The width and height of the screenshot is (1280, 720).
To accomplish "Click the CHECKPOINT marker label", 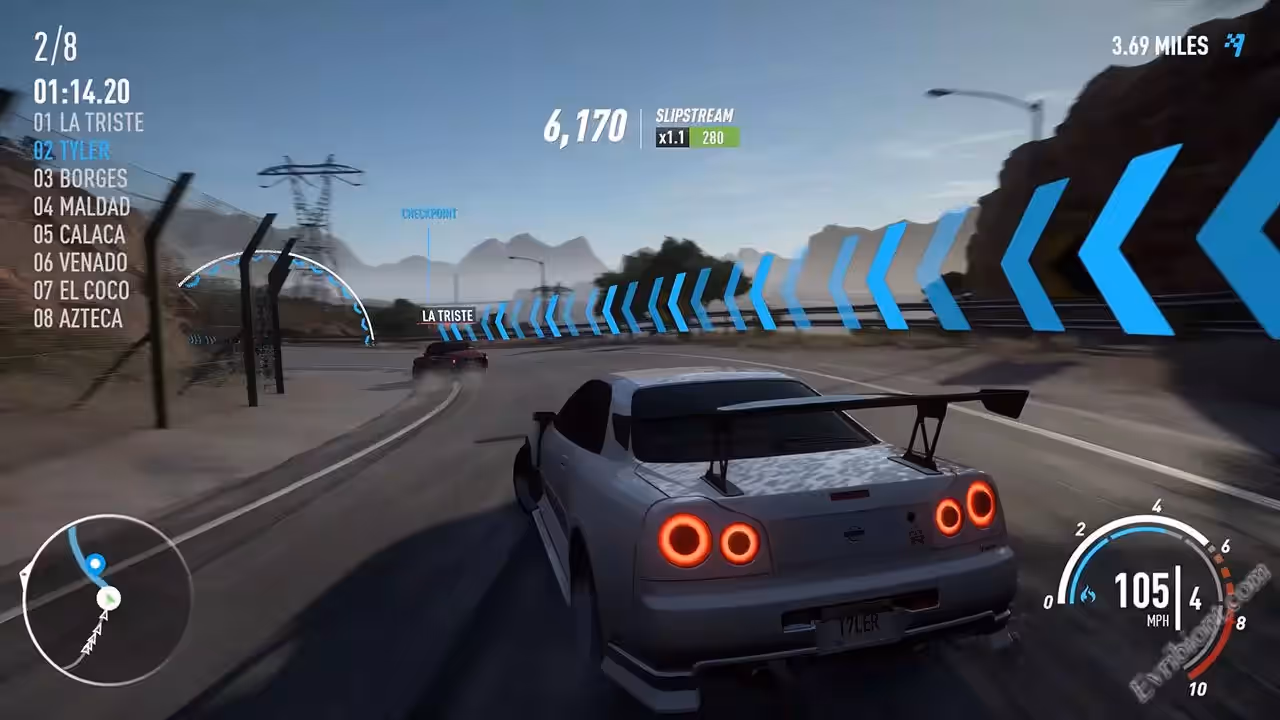I will 429,214.
